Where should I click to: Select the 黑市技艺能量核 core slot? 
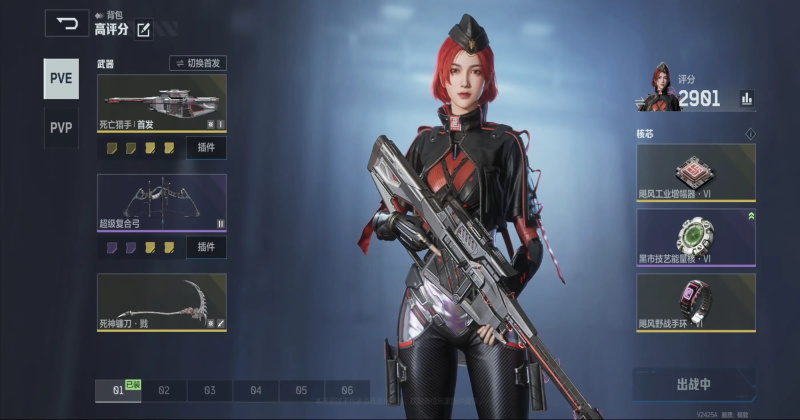pyautogui.click(x=695, y=237)
